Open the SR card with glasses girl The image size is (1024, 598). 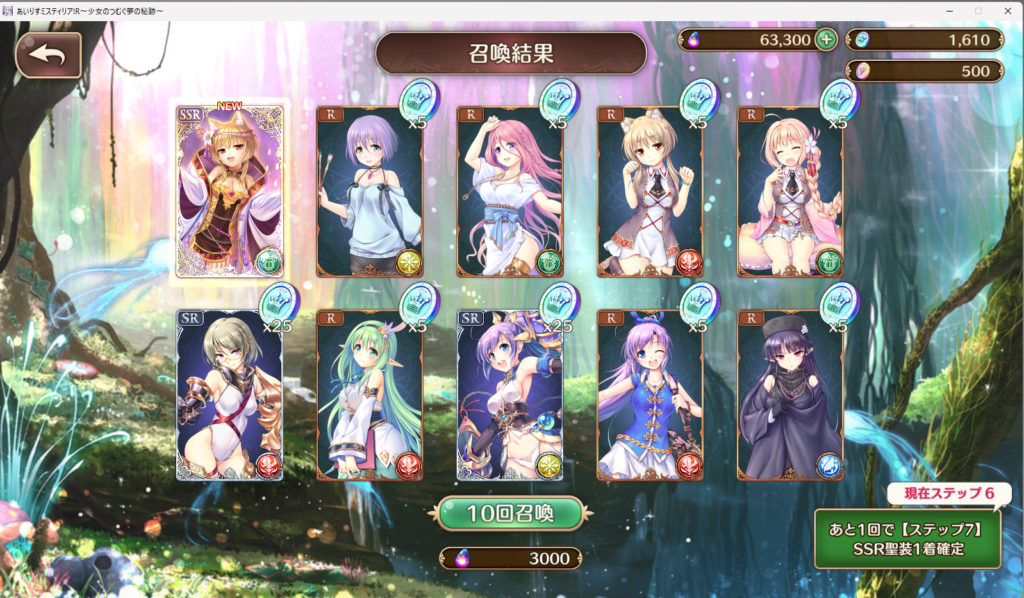(x=229, y=395)
